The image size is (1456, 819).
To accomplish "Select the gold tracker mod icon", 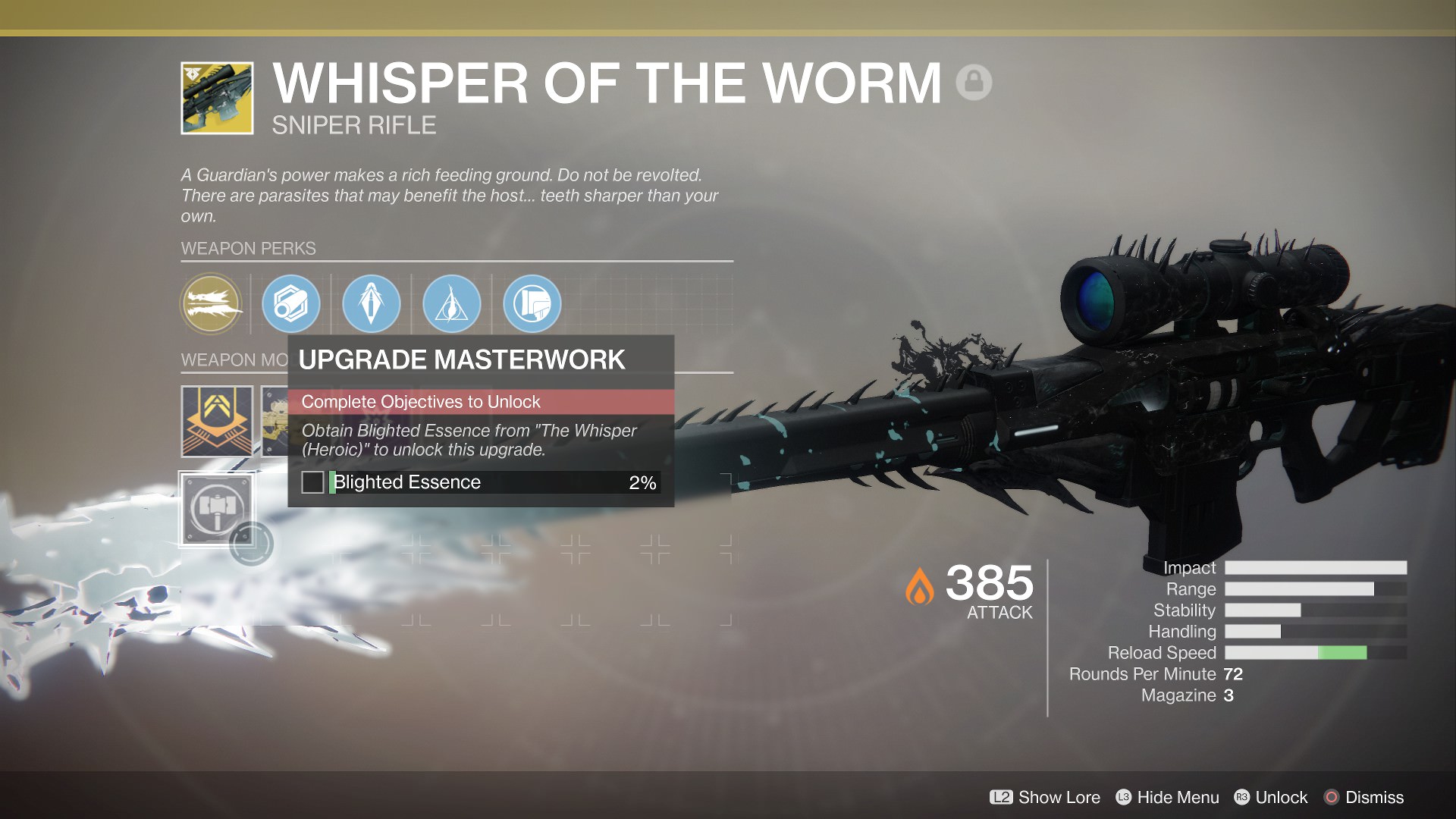I will coord(218,422).
